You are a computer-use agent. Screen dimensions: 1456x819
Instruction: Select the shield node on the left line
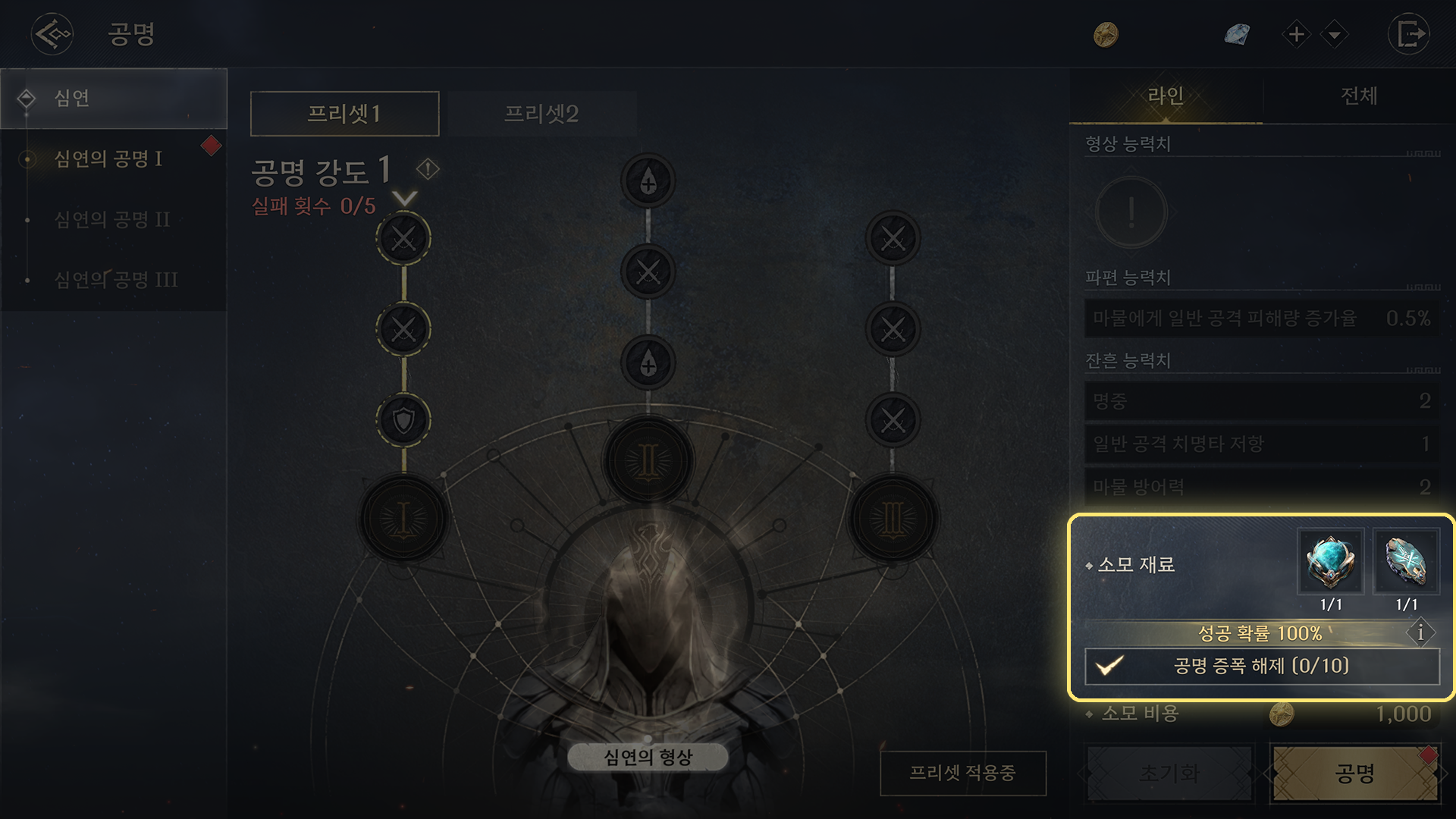[x=403, y=420]
